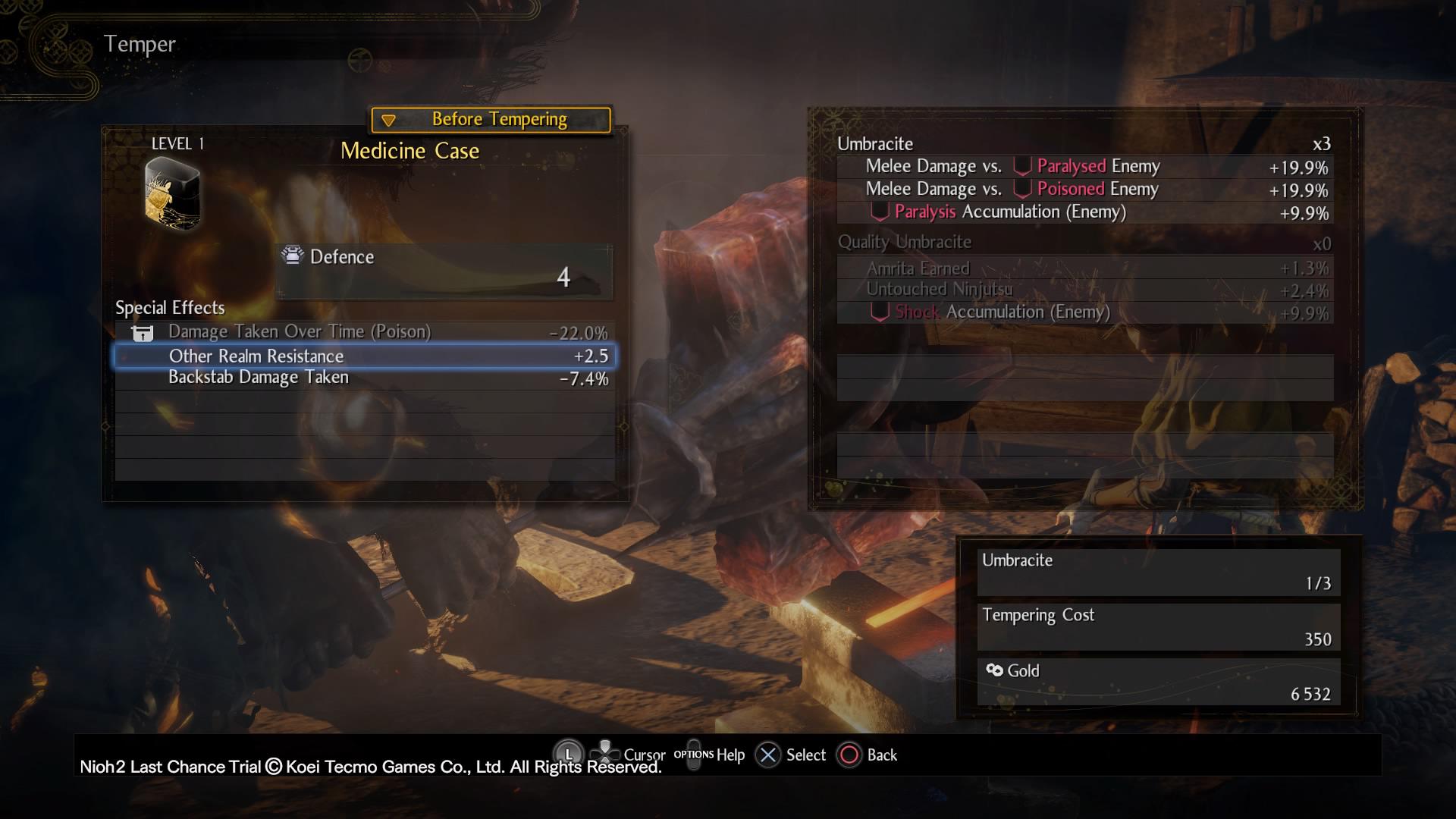Toggle the Backstab Damage Taken effect
1456x819 pixels.
coord(259,376)
